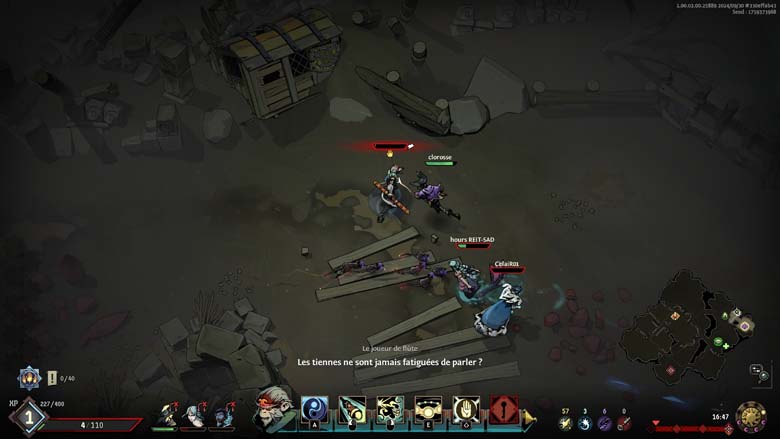Click the level 1 XP badge
Viewport: 780px width, 439px height.
coord(28,418)
